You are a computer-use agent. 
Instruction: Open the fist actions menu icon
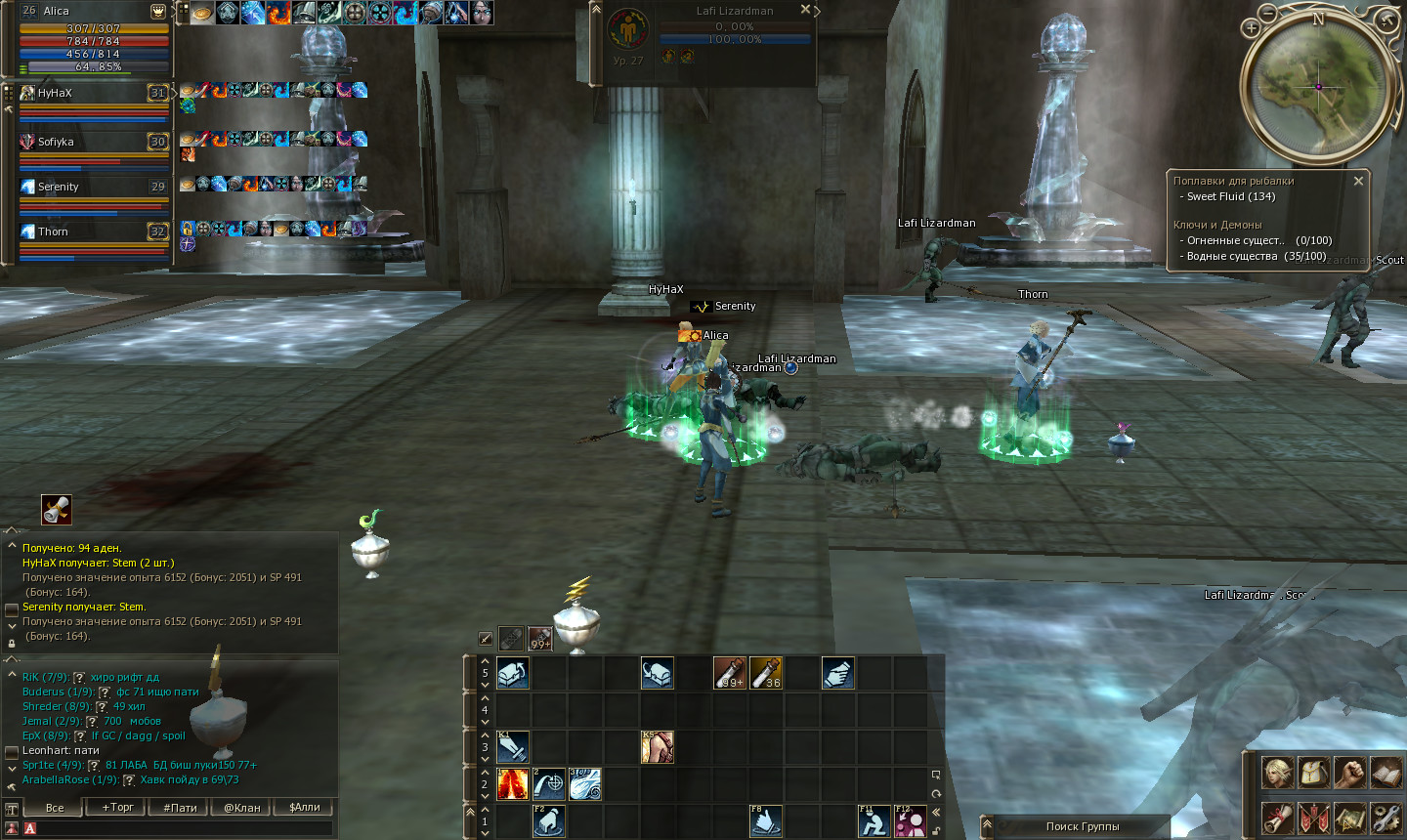(x=1350, y=773)
